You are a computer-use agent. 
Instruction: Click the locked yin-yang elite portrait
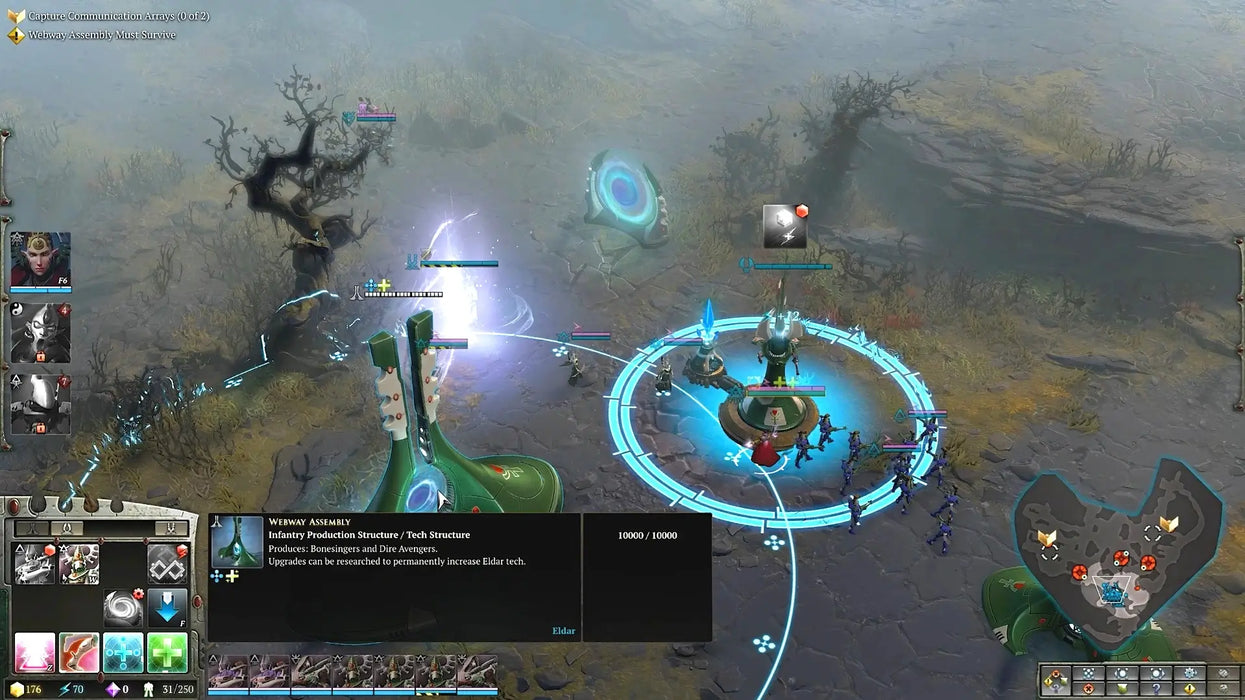pos(40,333)
